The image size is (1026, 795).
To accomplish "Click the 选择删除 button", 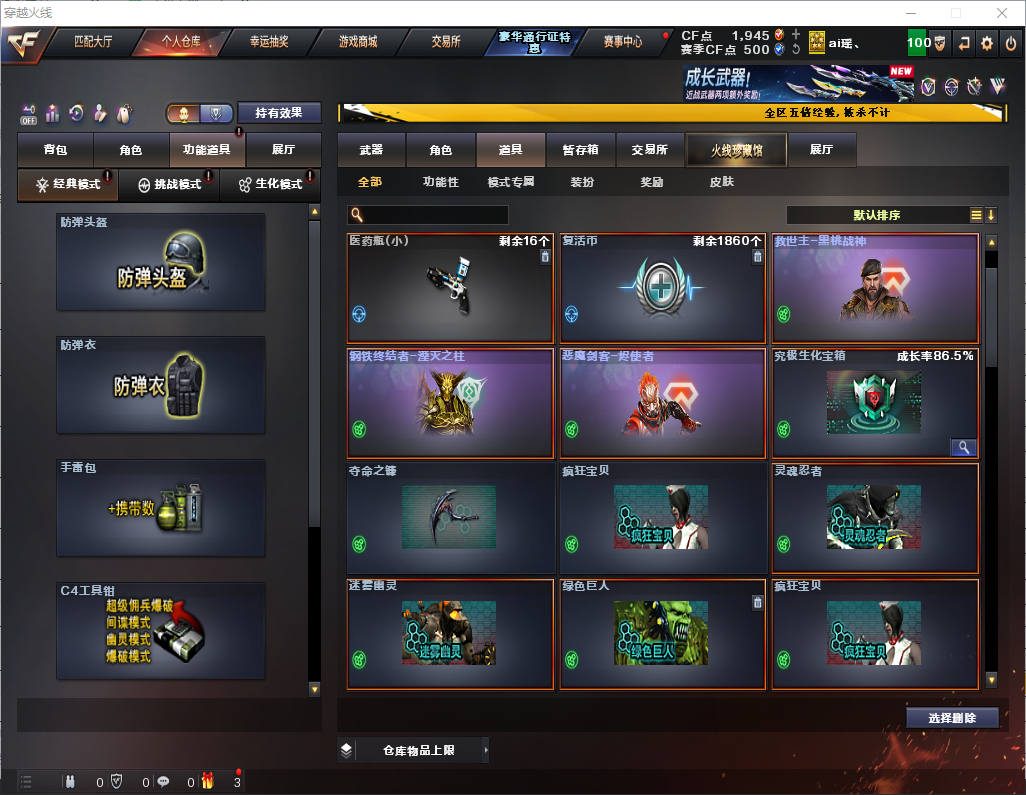I will [952, 718].
